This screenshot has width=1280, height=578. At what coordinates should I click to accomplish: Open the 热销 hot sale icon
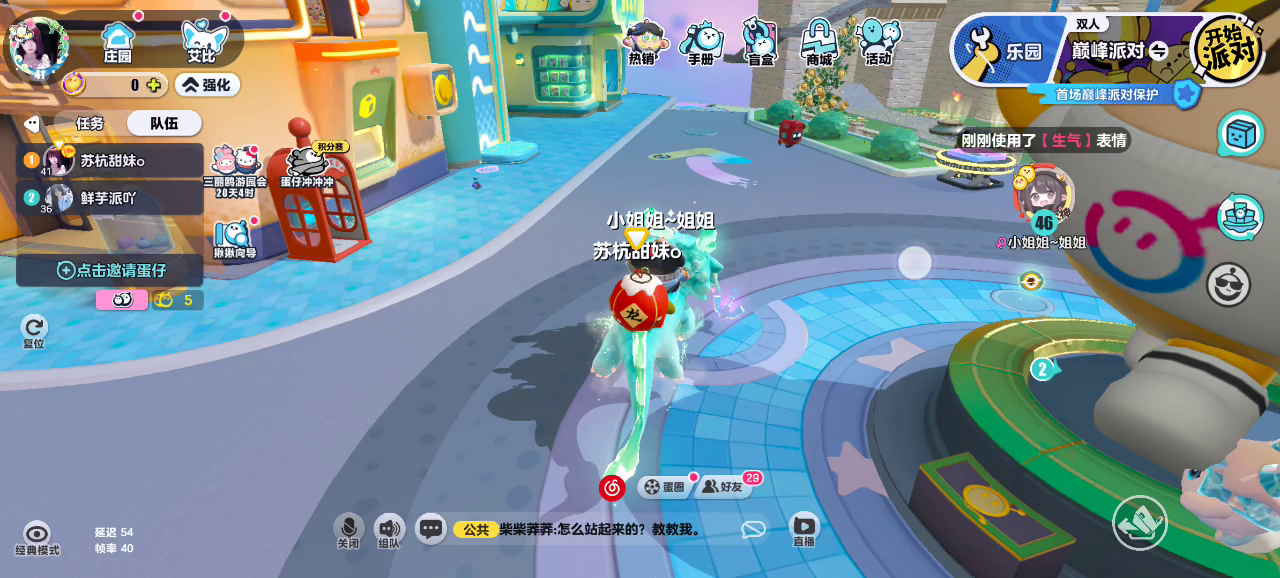(x=643, y=42)
